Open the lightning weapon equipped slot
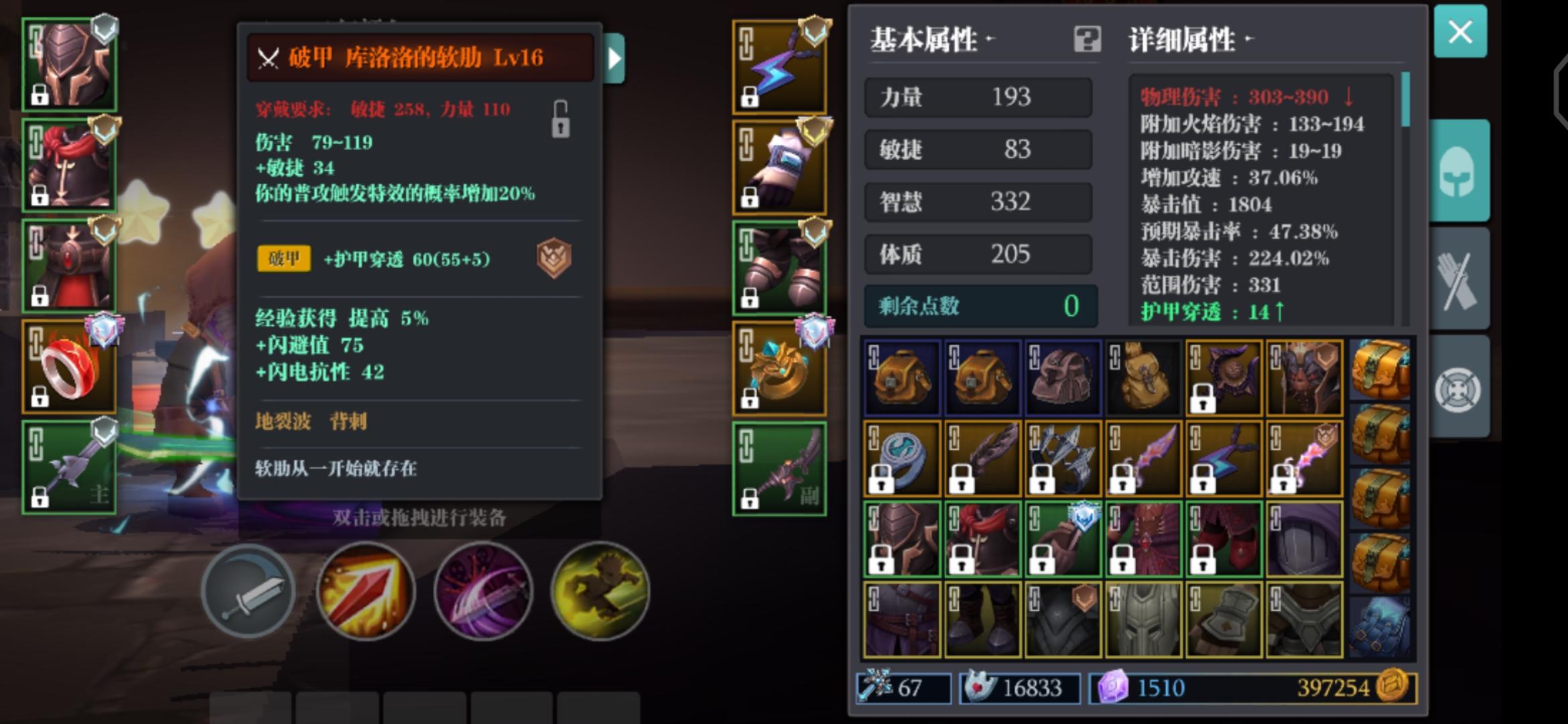Screen dimensions: 1568x724 779,67
